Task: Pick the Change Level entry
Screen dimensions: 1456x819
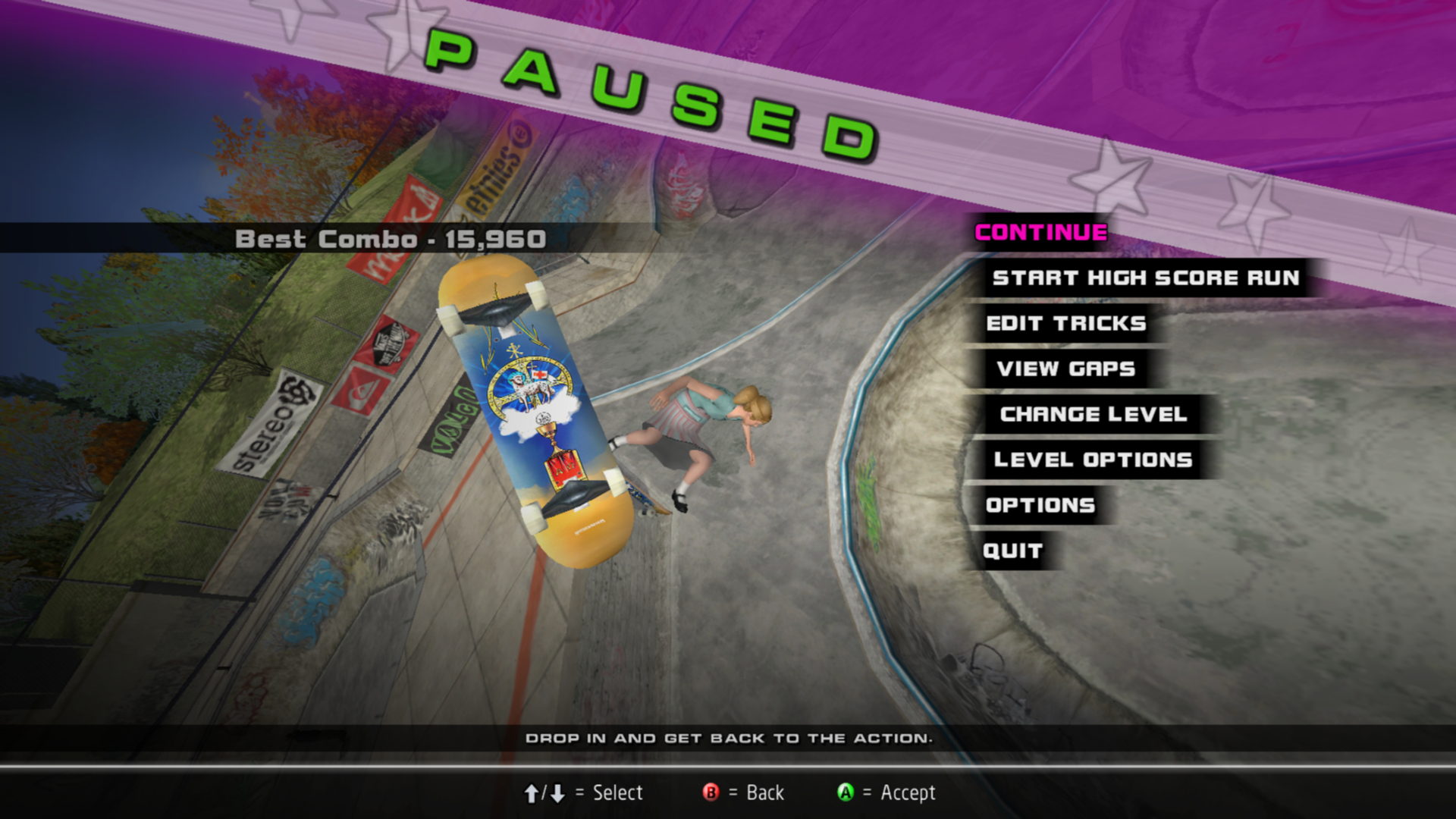Action: 1093,415
